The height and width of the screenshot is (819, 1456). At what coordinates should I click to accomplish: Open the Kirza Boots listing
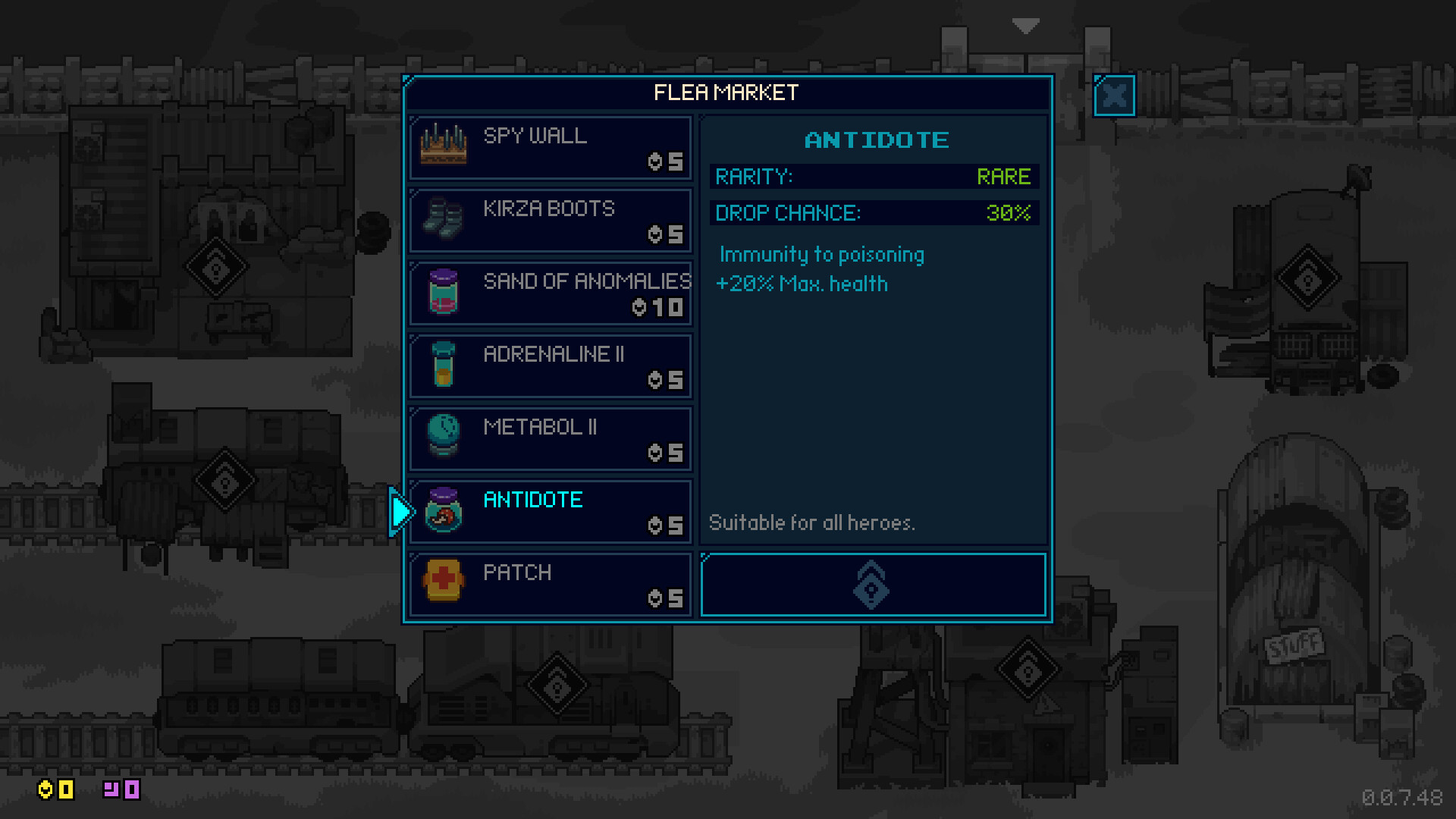point(551,220)
